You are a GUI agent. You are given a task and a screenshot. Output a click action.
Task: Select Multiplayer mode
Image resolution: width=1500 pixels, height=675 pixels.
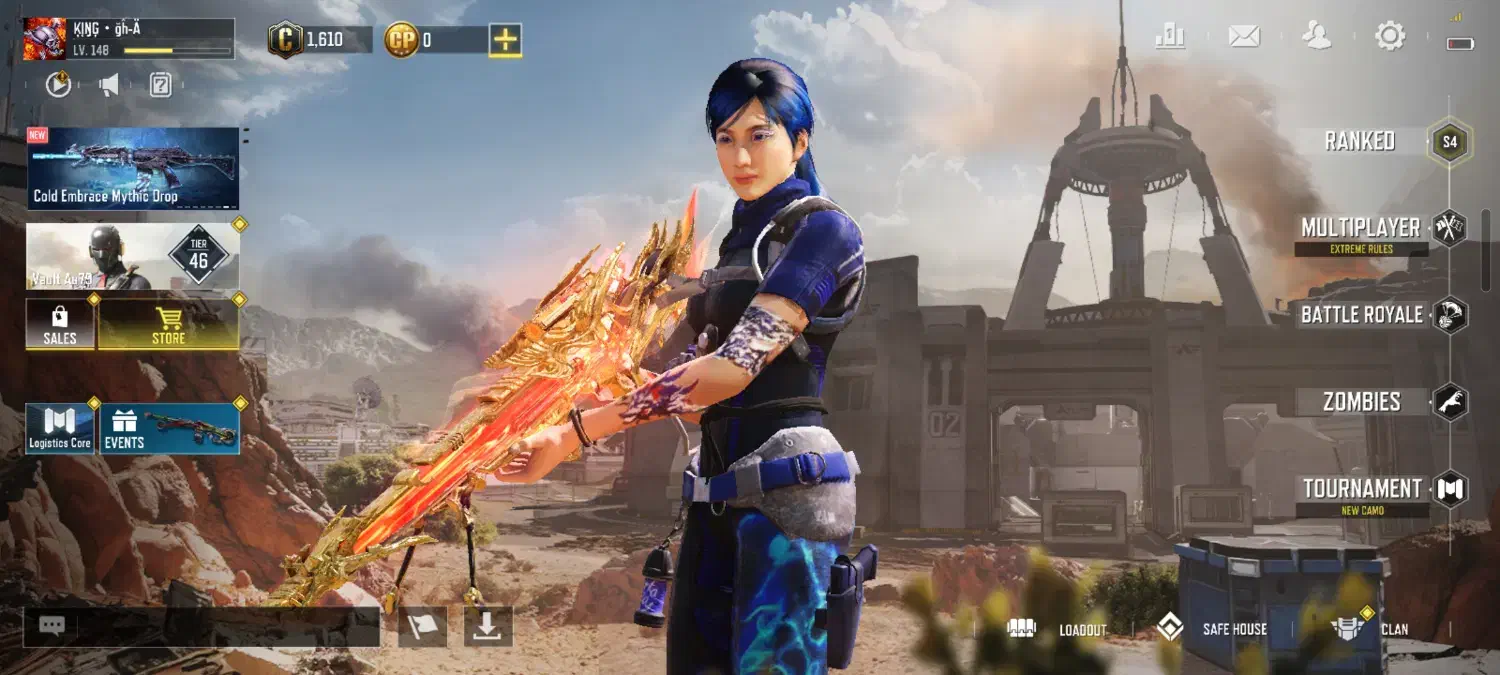click(x=1361, y=229)
